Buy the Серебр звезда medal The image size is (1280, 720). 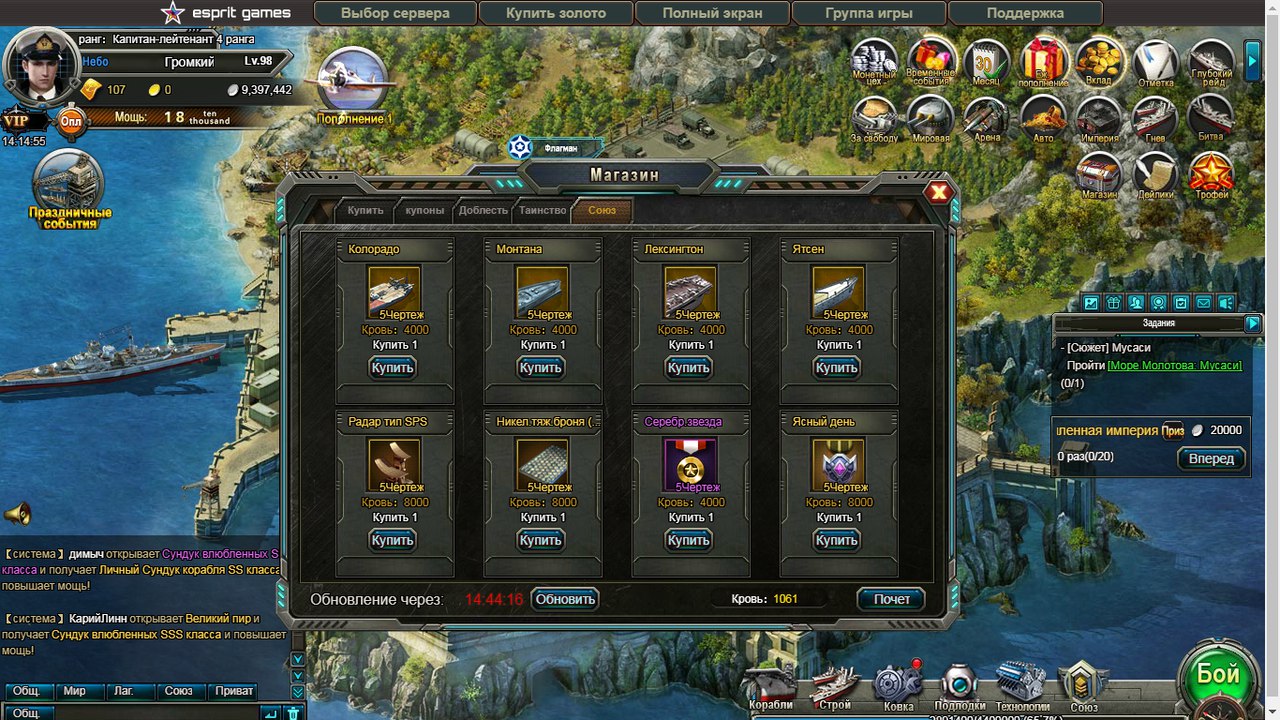tap(688, 540)
